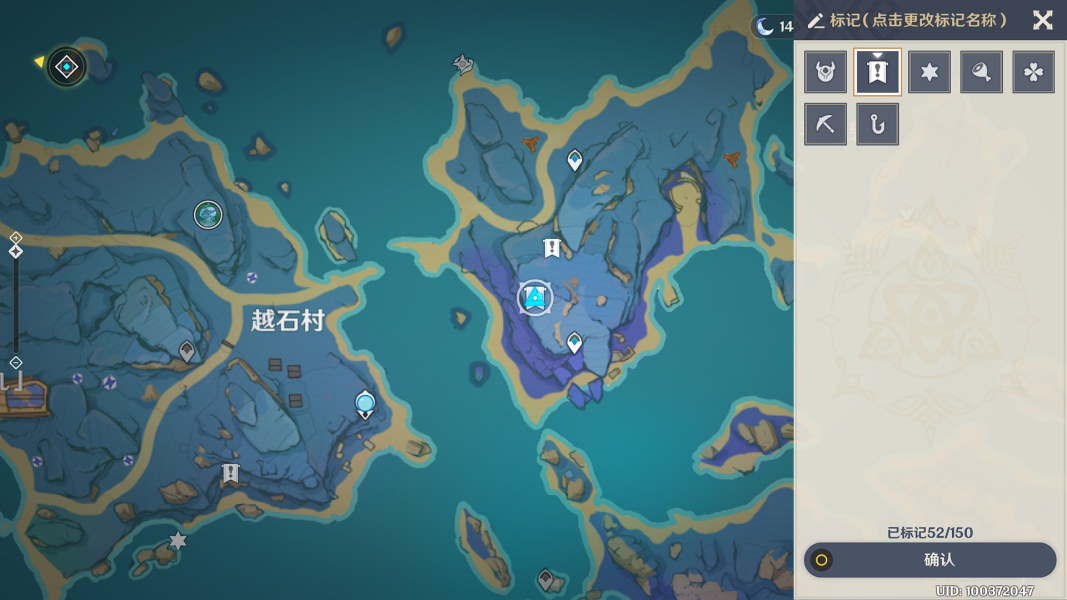Select the pickaxe marker icon
1067x600 pixels.
point(826,124)
